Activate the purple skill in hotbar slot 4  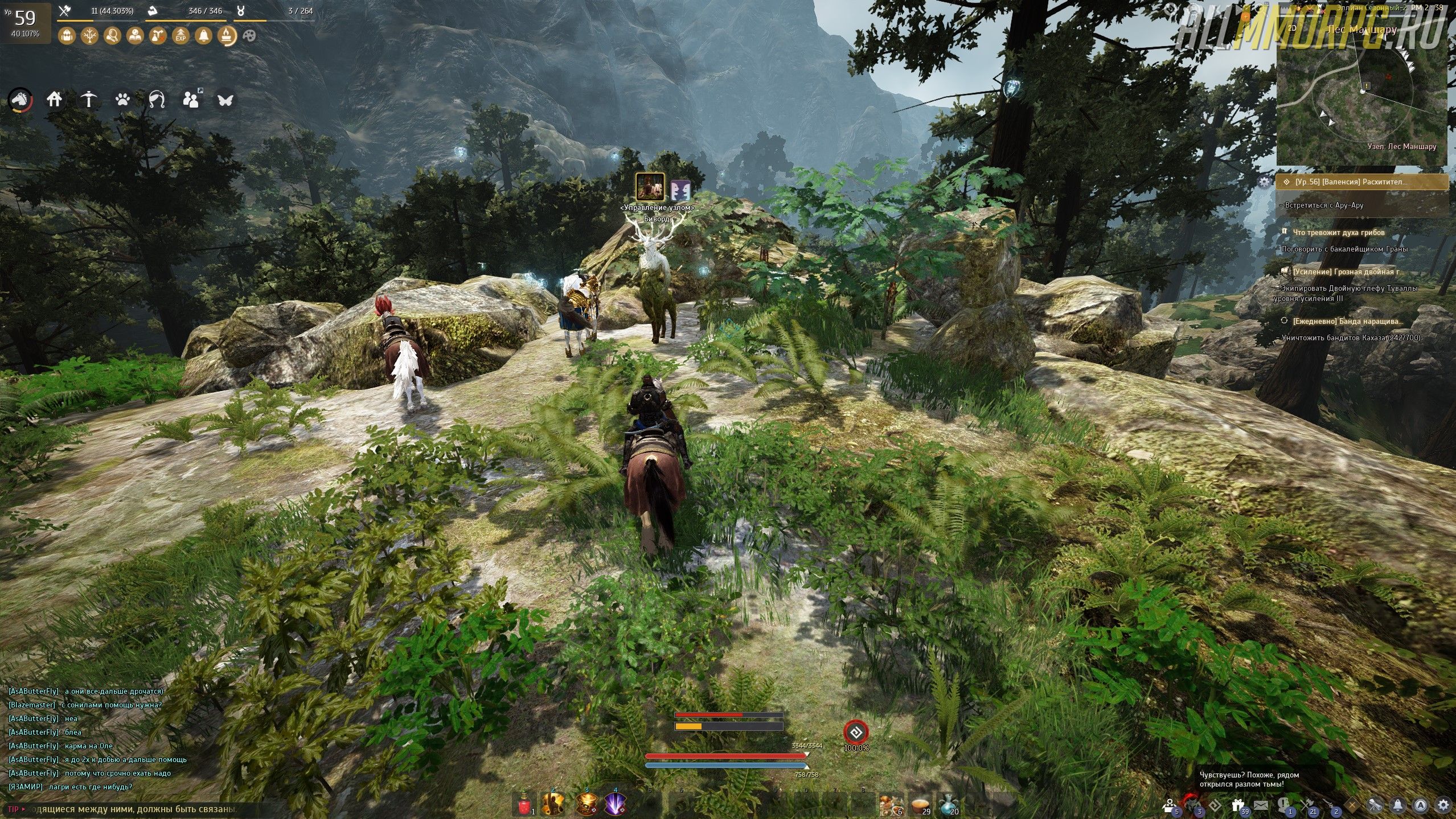pyautogui.click(x=615, y=805)
